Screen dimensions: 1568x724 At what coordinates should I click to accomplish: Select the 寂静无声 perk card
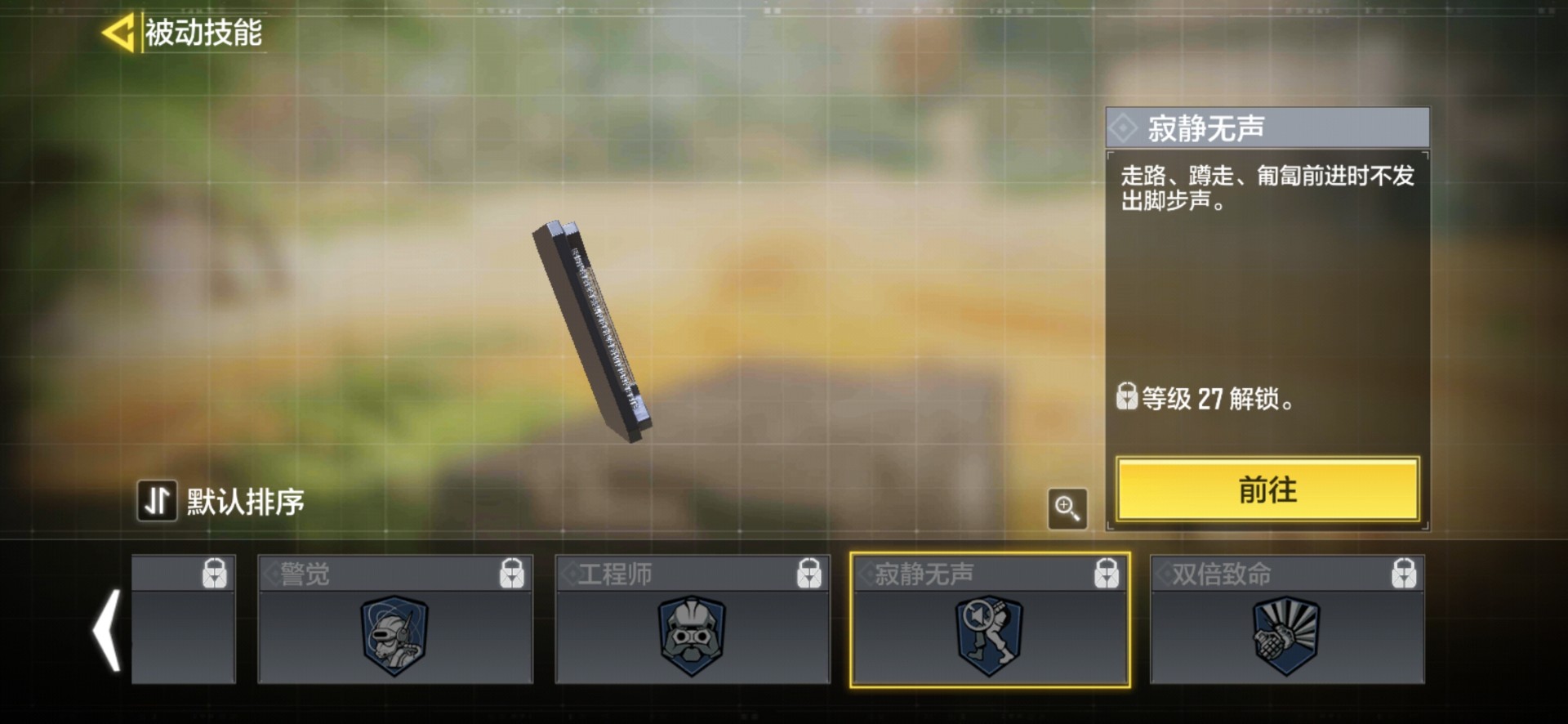[990, 619]
